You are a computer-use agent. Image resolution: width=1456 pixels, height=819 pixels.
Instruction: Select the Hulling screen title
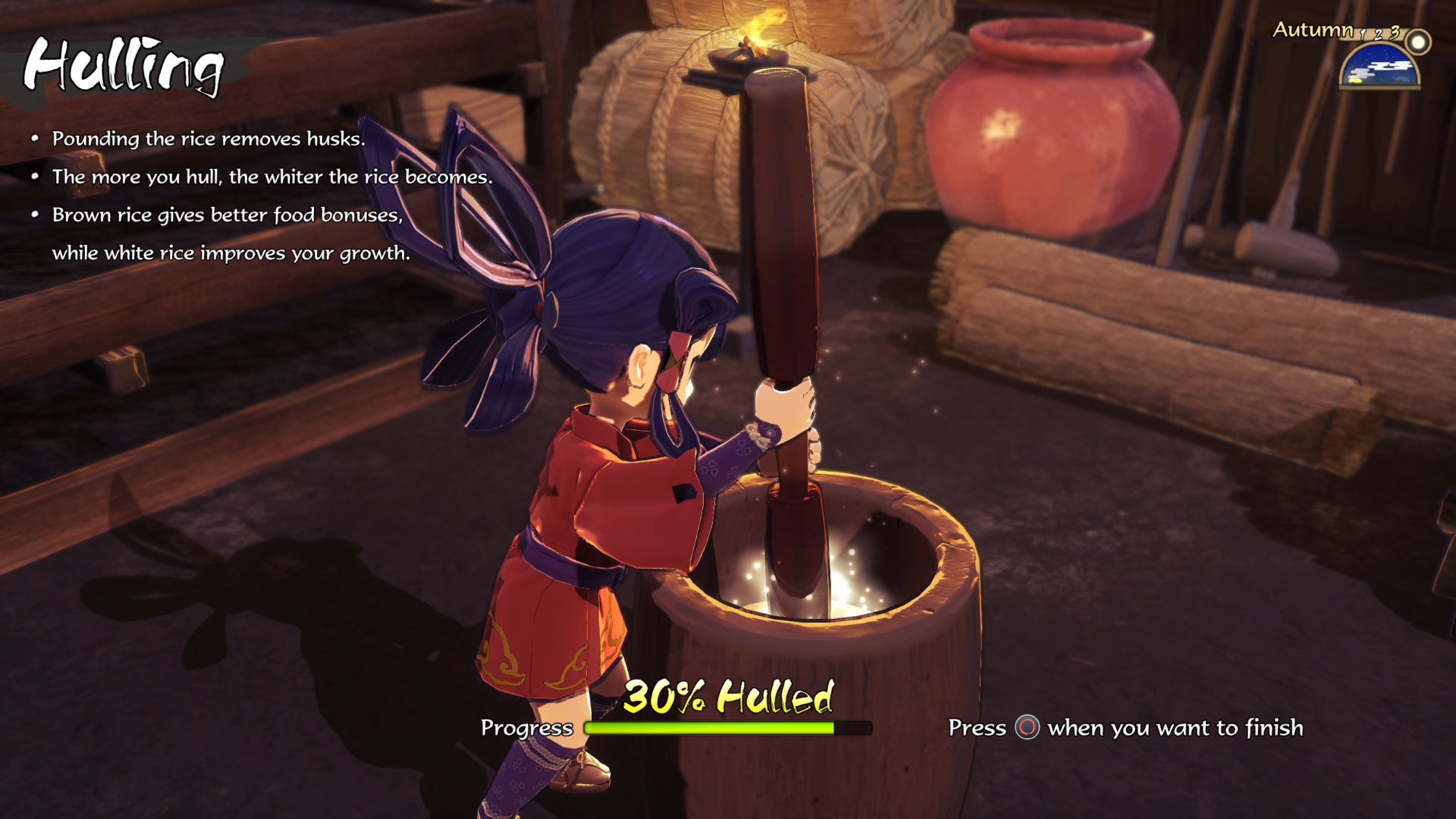(x=121, y=68)
